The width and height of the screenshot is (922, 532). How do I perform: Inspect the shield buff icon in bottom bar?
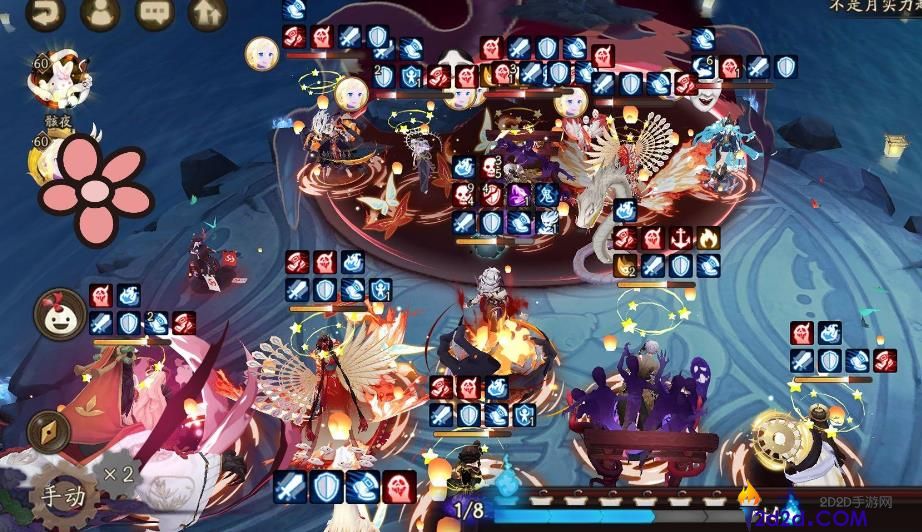(326, 487)
